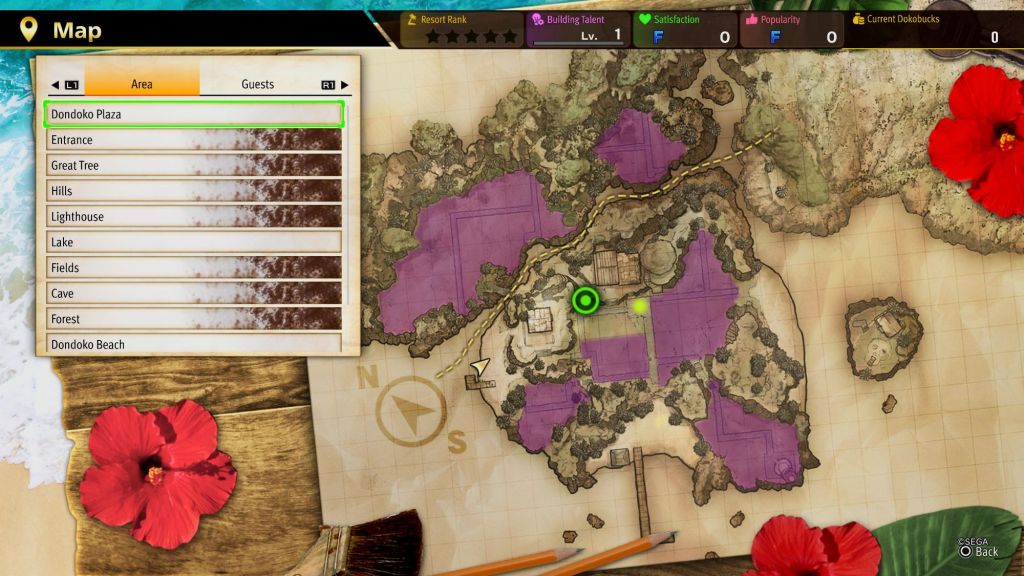1024x576 pixels.
Task: Choose Lake in the area list
Action: pos(195,242)
